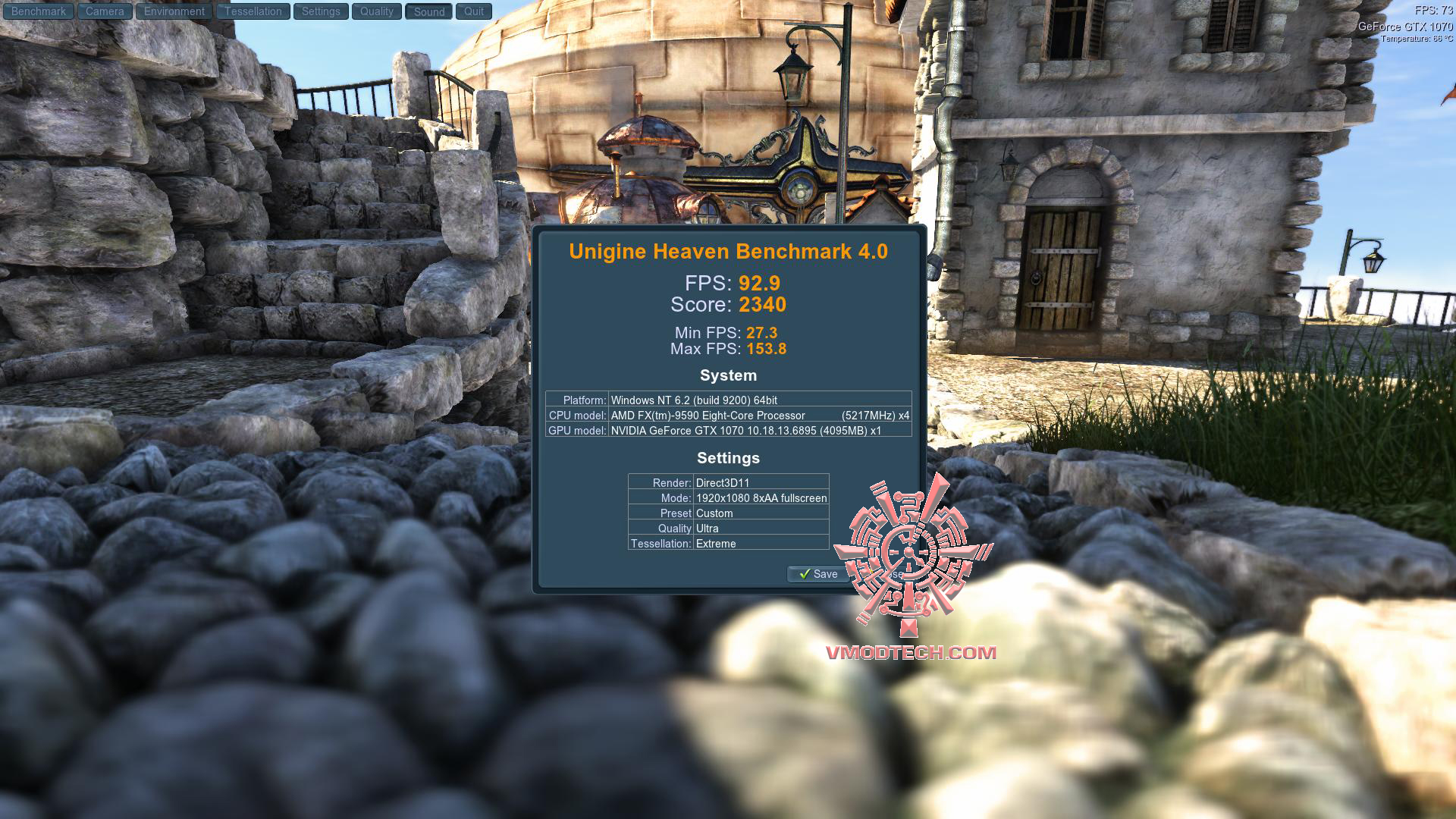Open the Camera options
Screen dimensions: 1456x819
(104, 11)
